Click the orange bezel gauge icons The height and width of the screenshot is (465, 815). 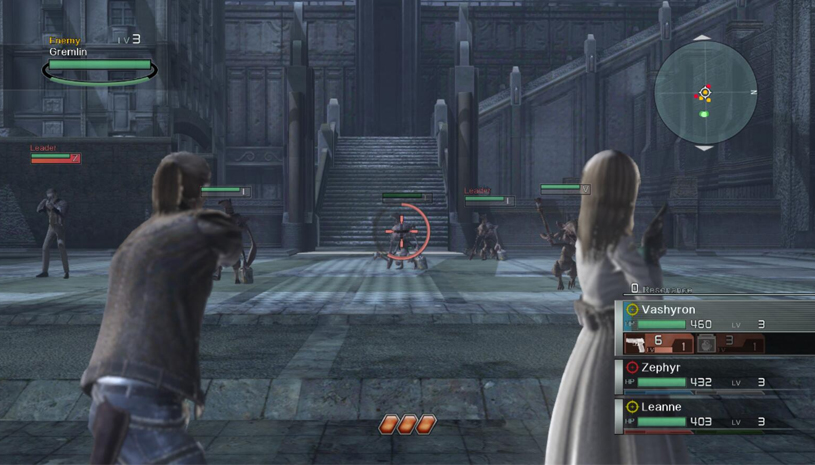point(407,425)
